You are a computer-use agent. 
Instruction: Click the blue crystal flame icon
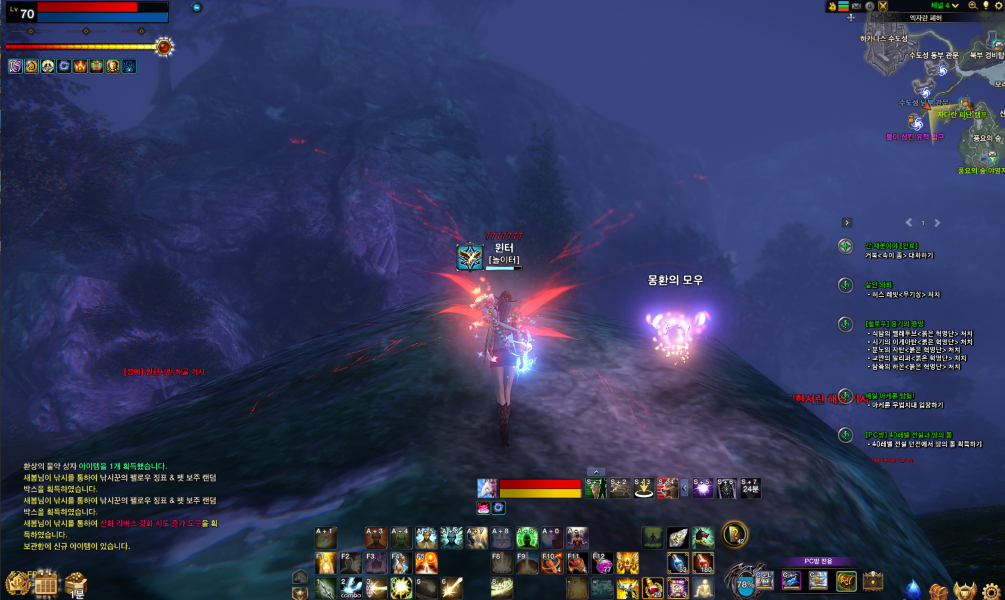(x=914, y=589)
